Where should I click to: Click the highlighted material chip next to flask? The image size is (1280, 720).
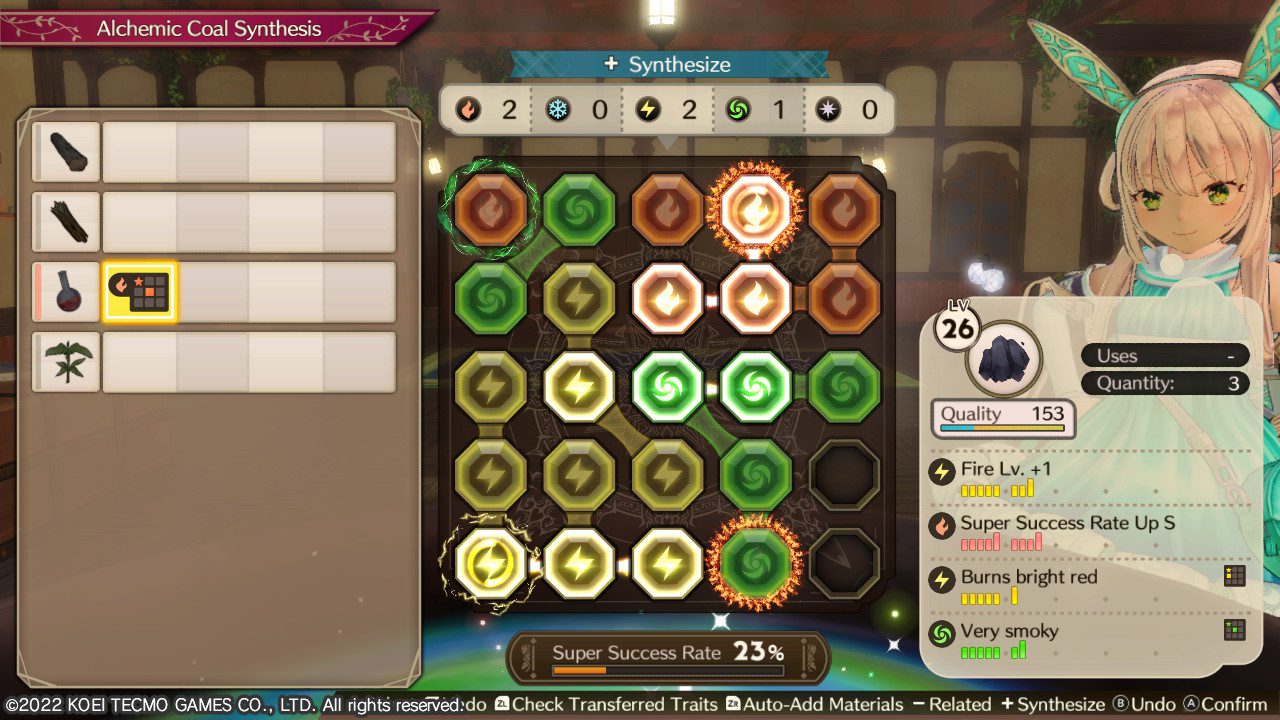[x=139, y=291]
